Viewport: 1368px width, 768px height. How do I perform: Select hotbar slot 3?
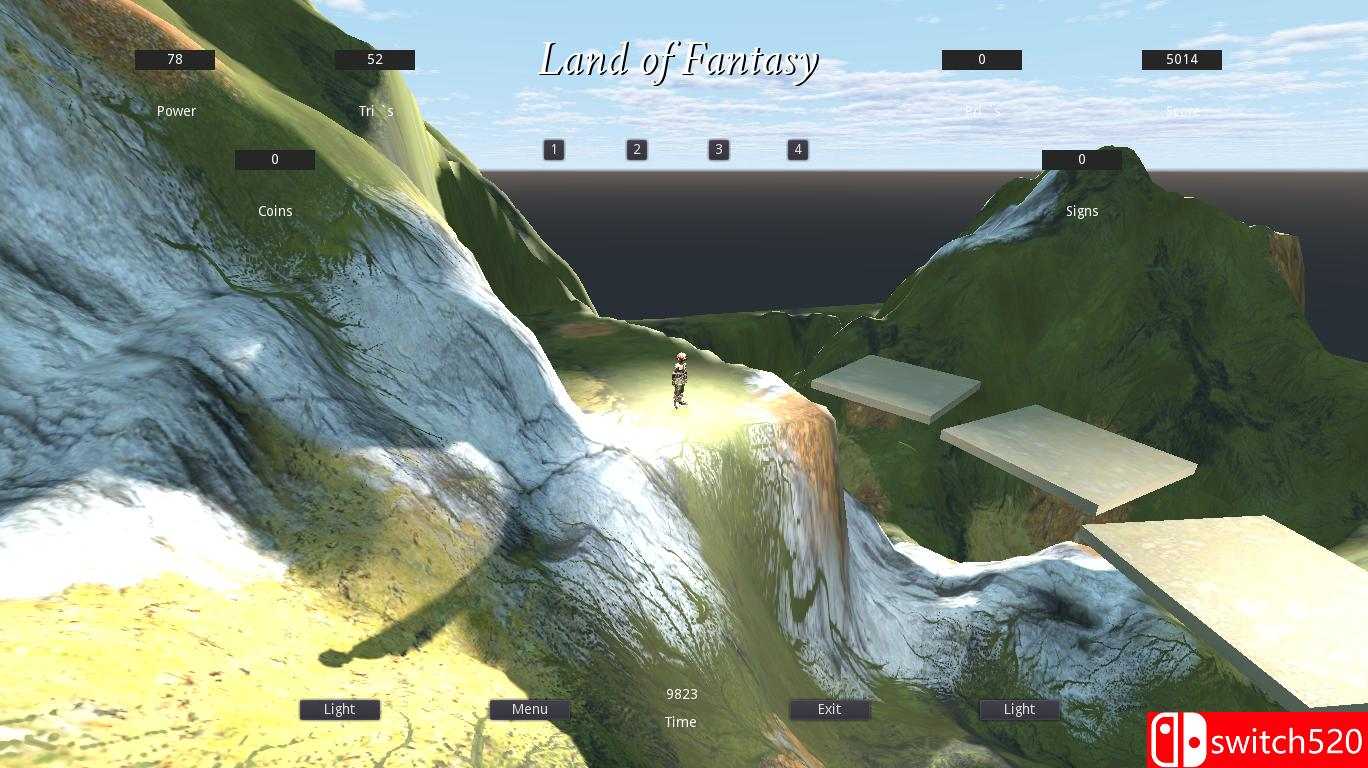pyautogui.click(x=717, y=149)
